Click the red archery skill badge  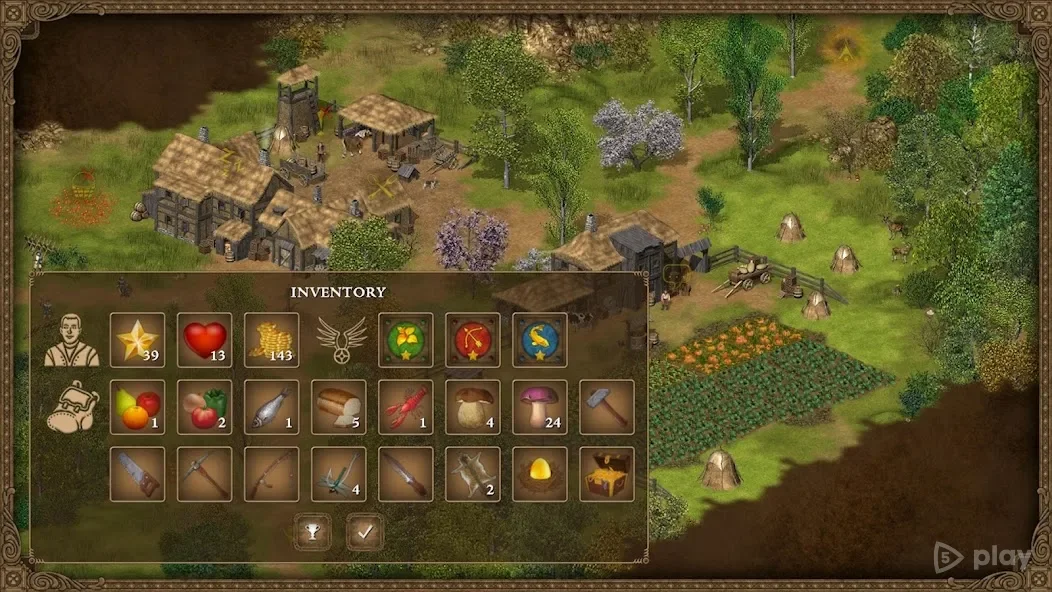pos(472,340)
